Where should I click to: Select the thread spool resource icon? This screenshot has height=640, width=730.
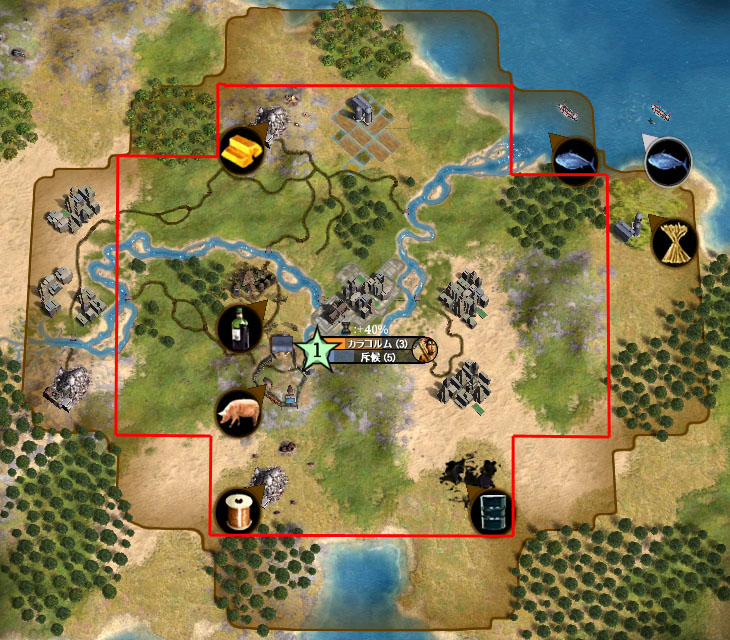pos(237,511)
